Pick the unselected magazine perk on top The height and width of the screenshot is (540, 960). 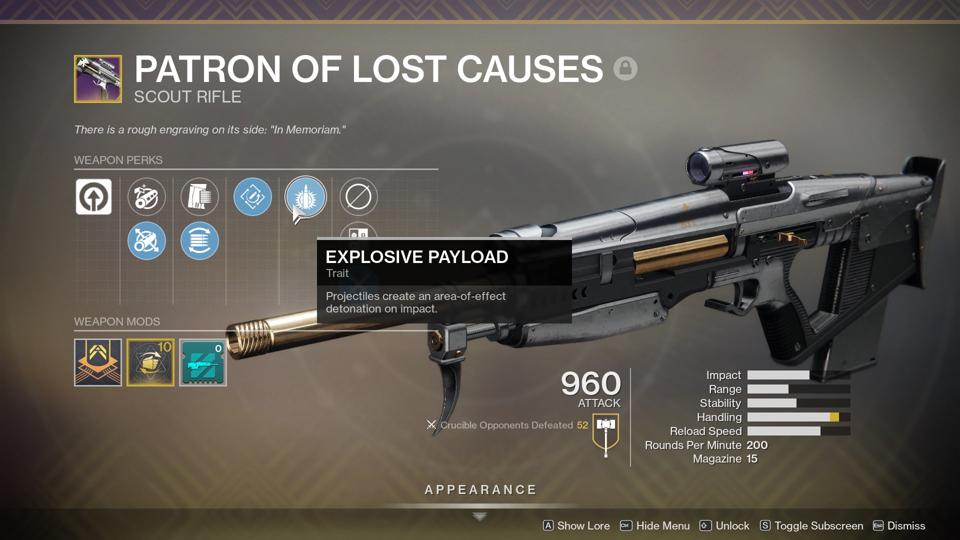199,197
